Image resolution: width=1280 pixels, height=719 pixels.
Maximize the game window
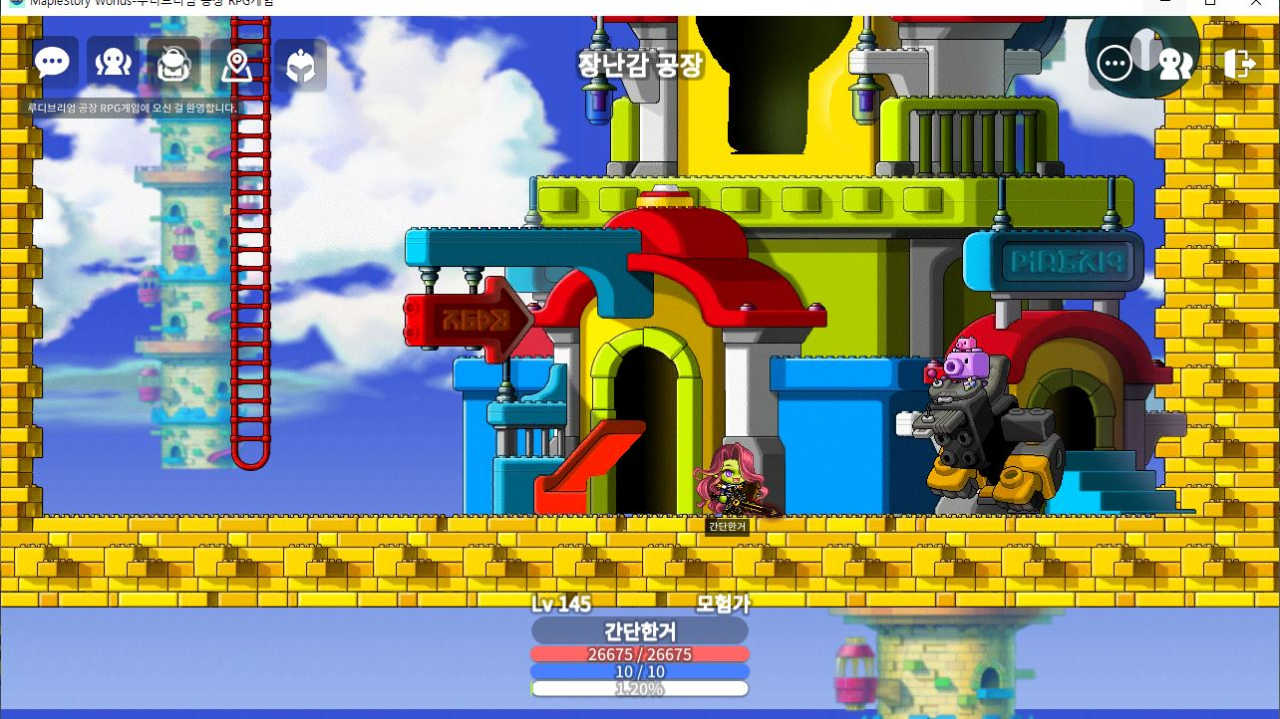tap(1210, 4)
